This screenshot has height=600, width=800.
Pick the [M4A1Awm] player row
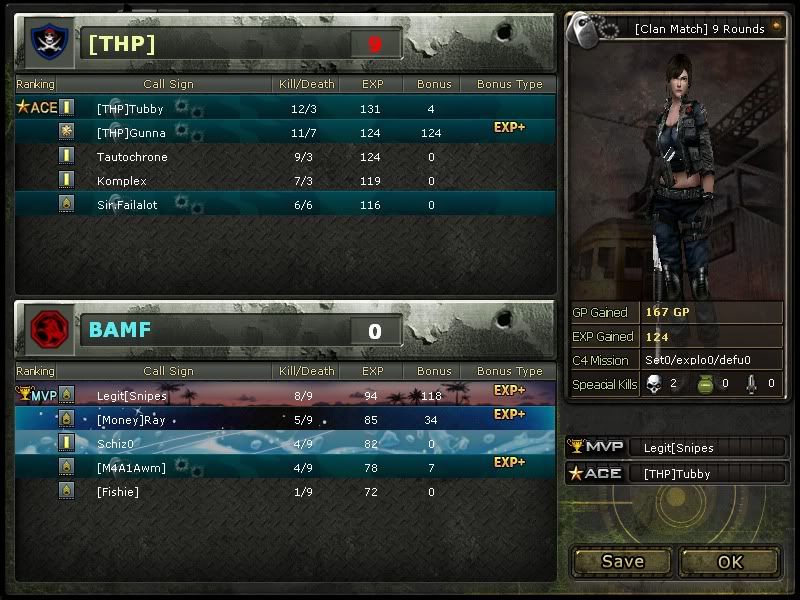[x=285, y=467]
